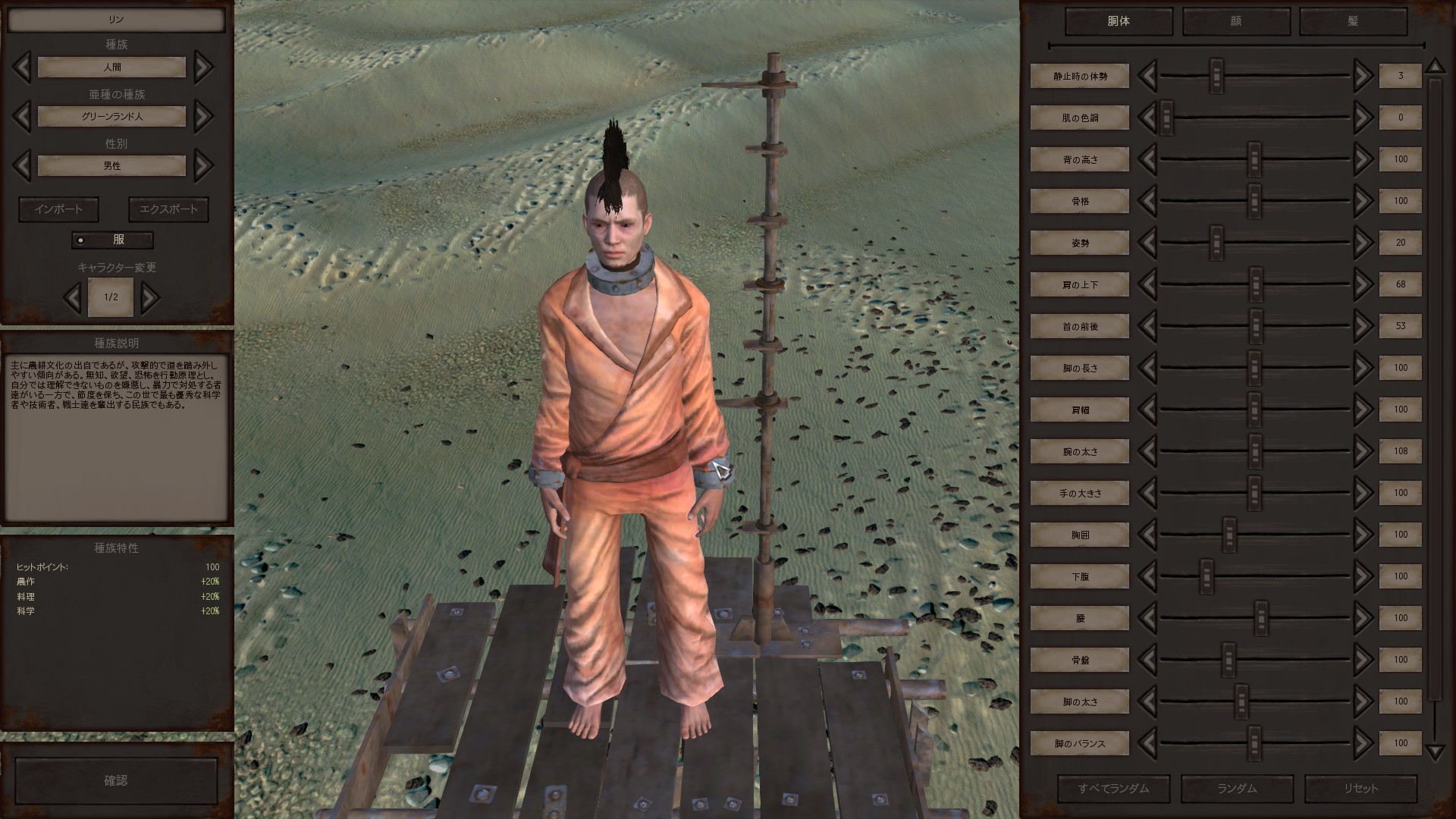Screen dimensions: 1456x819
Task: Reset sliders with the リセット button
Action: coord(1360,789)
